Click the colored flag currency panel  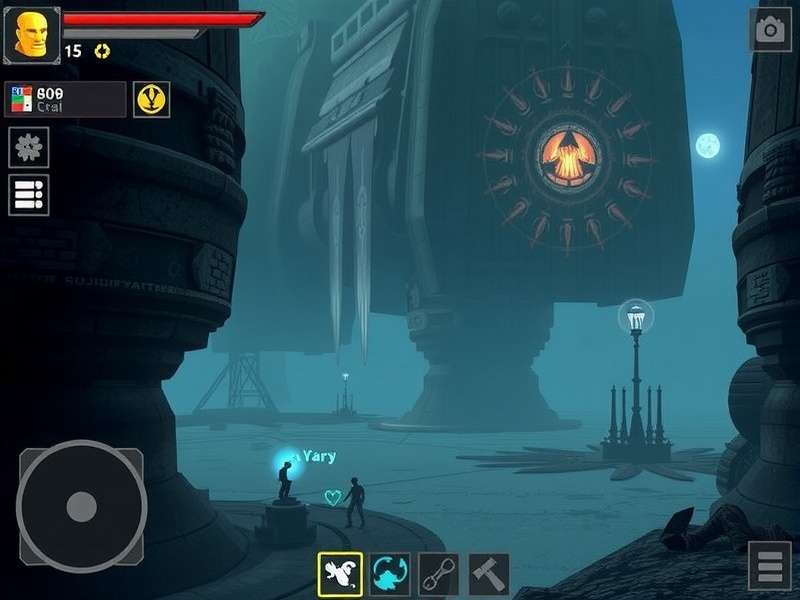point(65,99)
